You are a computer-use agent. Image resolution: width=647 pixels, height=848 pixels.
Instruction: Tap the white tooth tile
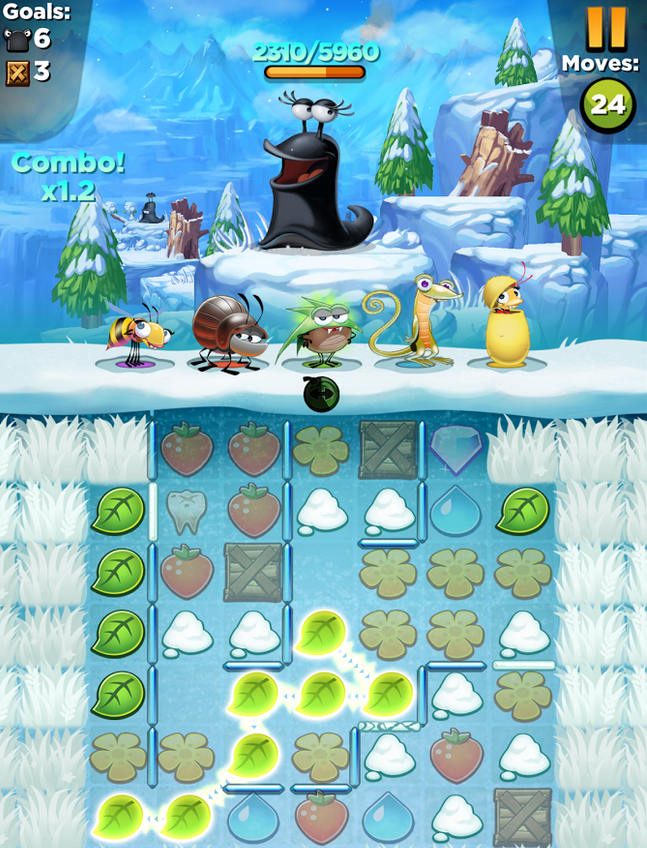187,511
